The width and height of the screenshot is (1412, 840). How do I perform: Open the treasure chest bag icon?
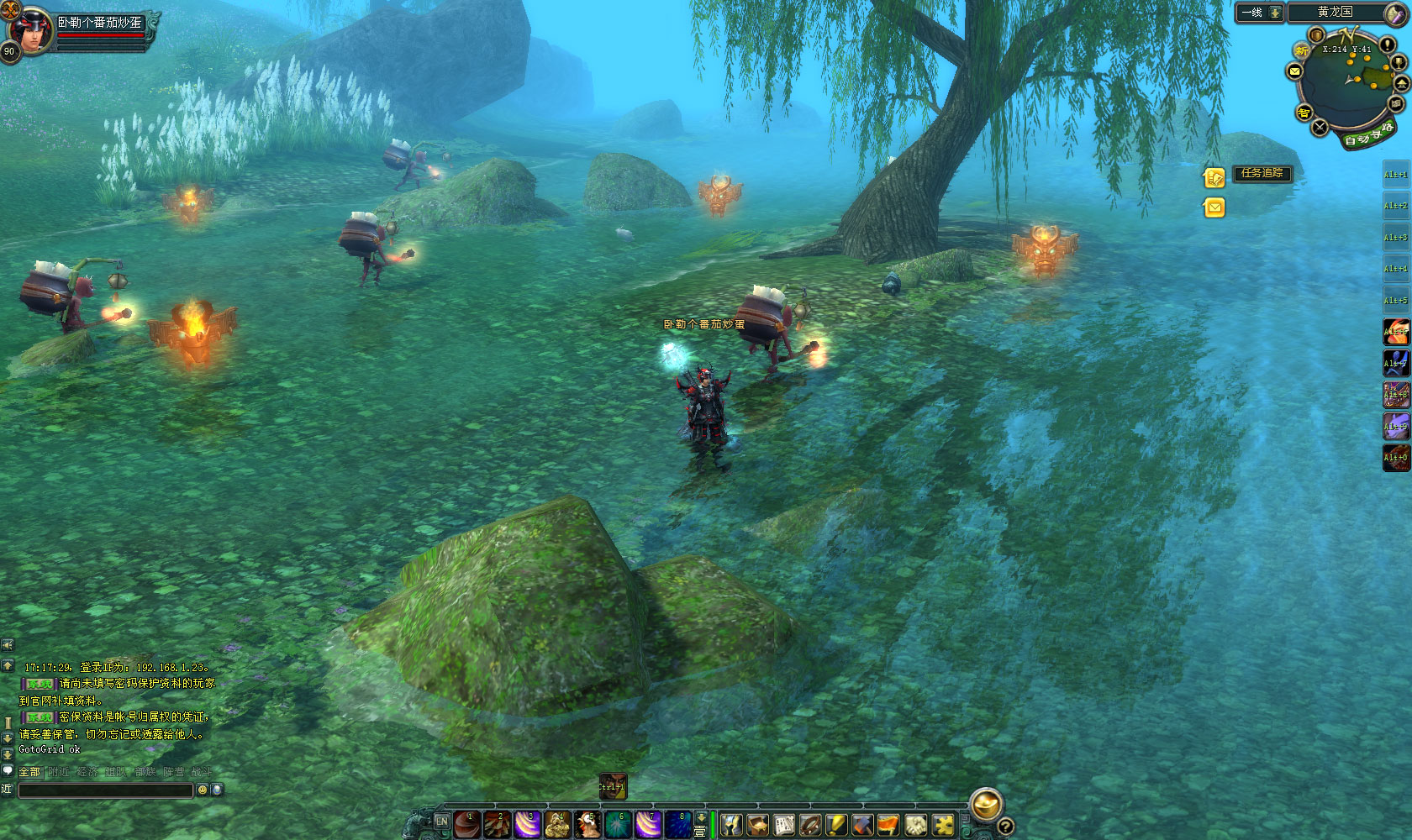[758, 825]
